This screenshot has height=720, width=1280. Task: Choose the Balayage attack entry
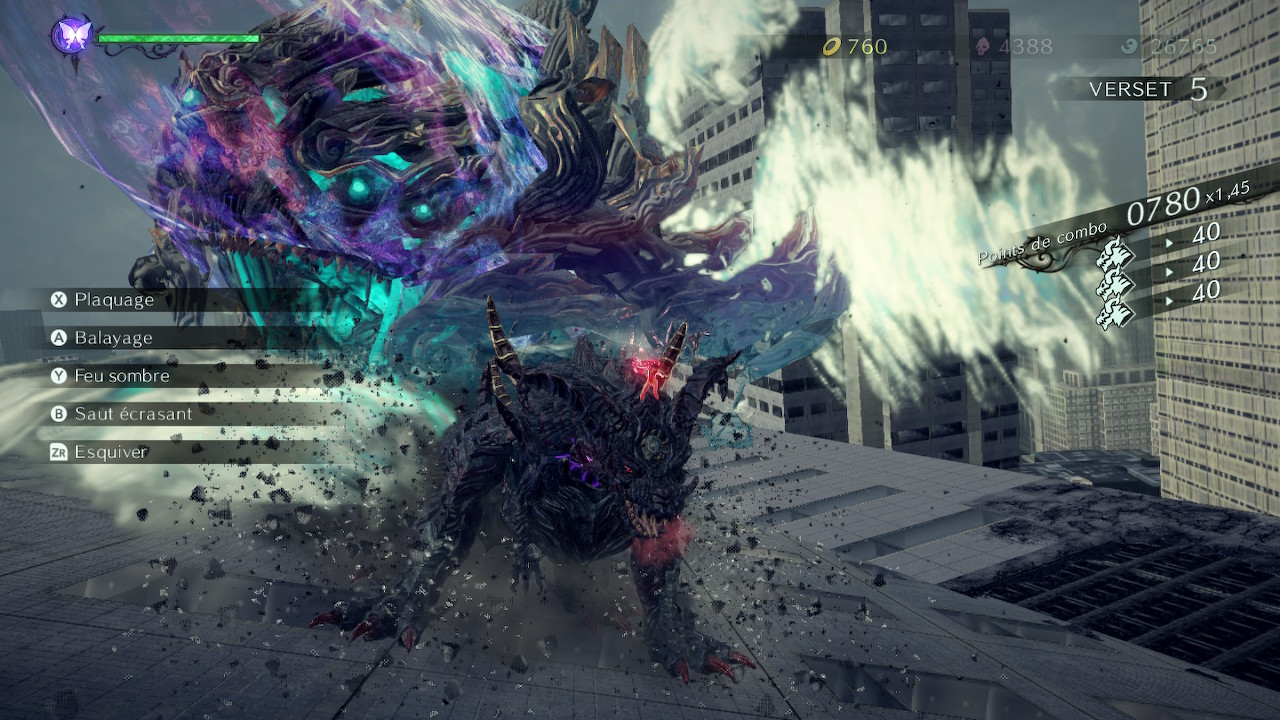pos(112,338)
